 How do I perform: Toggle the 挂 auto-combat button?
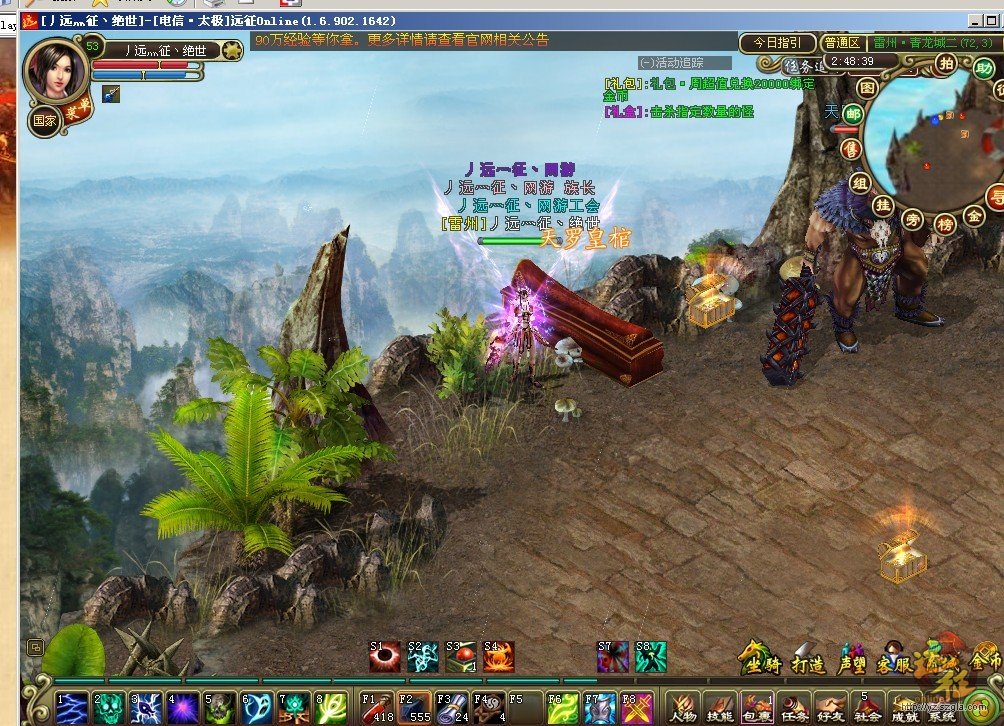pyautogui.click(x=883, y=205)
